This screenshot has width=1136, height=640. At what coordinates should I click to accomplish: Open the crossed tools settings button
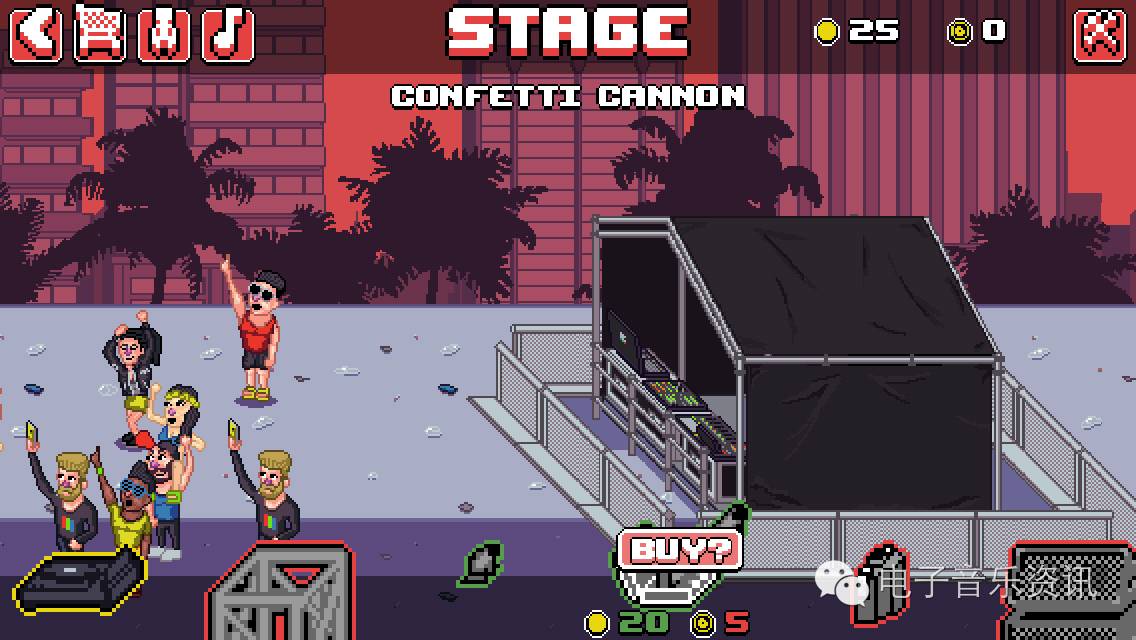click(x=1098, y=34)
